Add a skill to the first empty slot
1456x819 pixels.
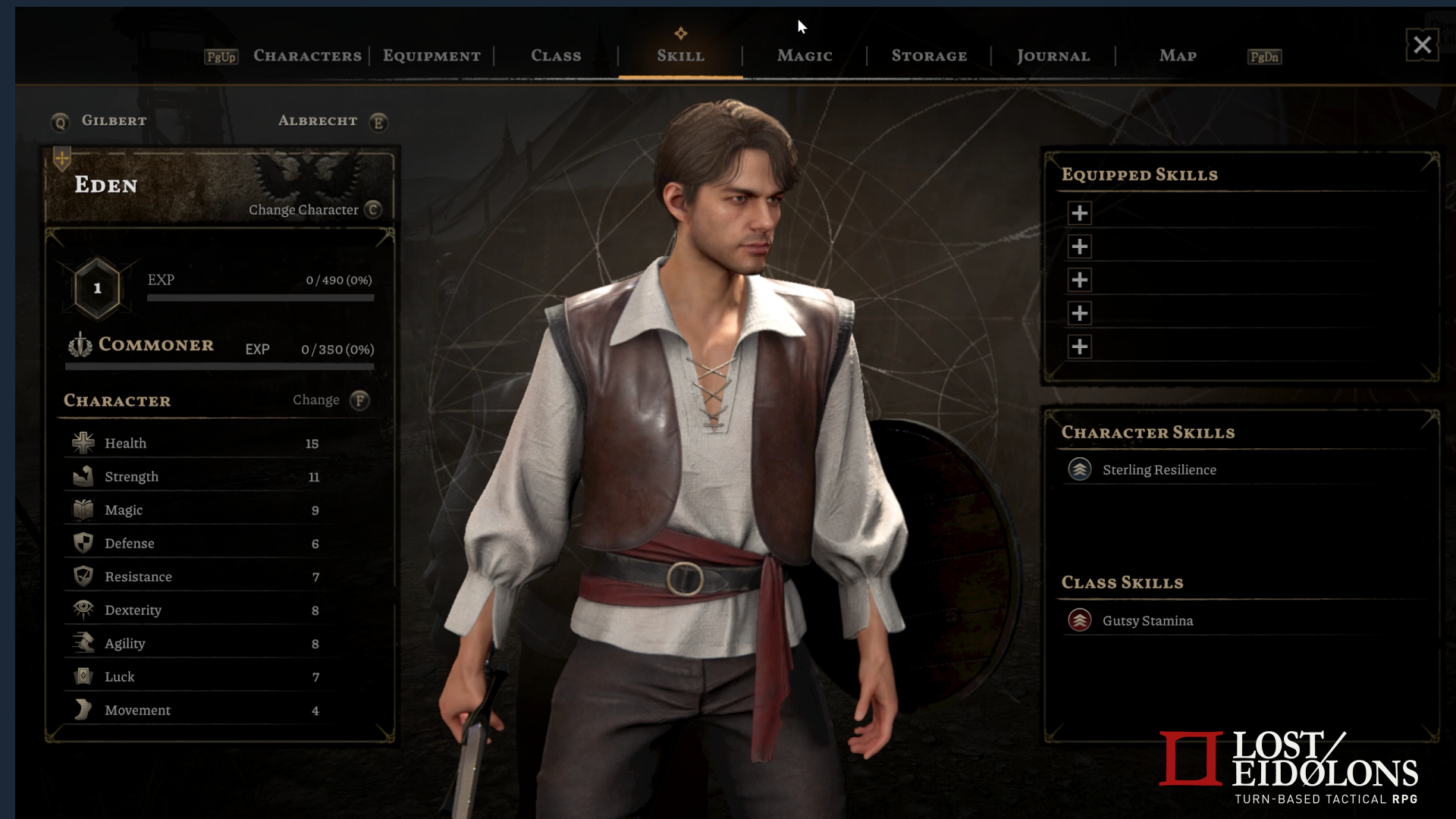point(1080,213)
